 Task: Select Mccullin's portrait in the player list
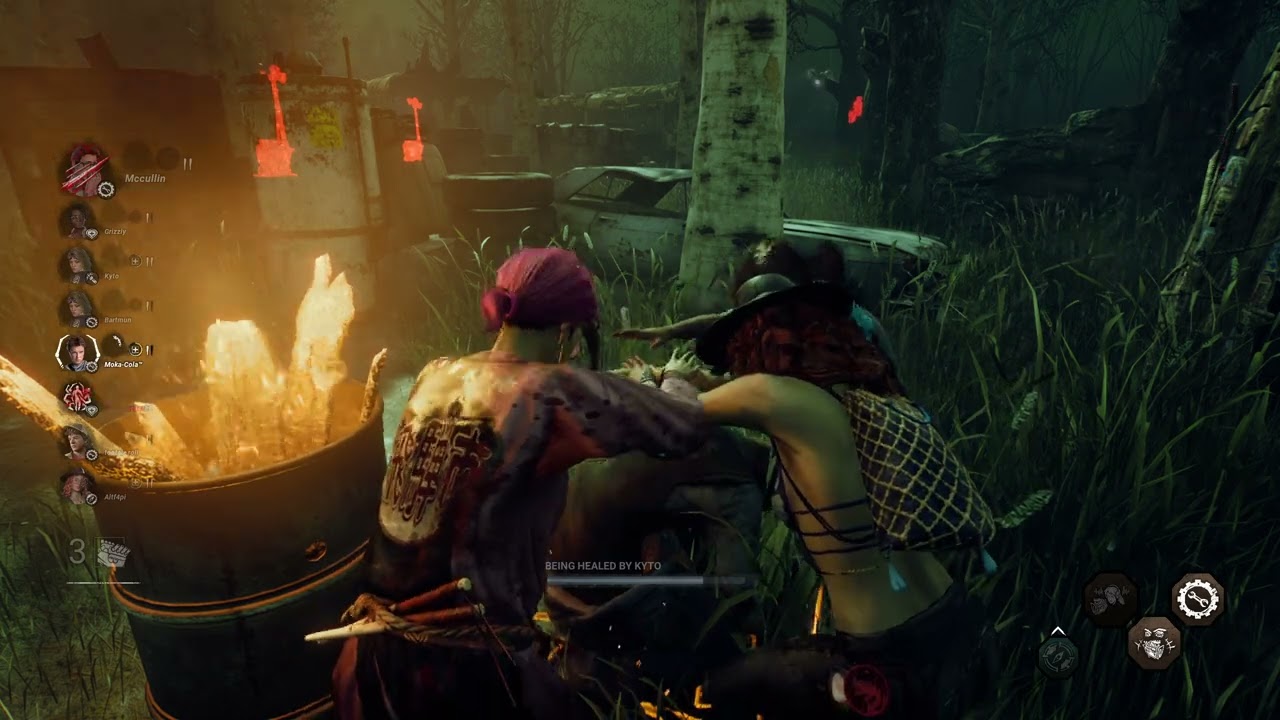[85, 170]
